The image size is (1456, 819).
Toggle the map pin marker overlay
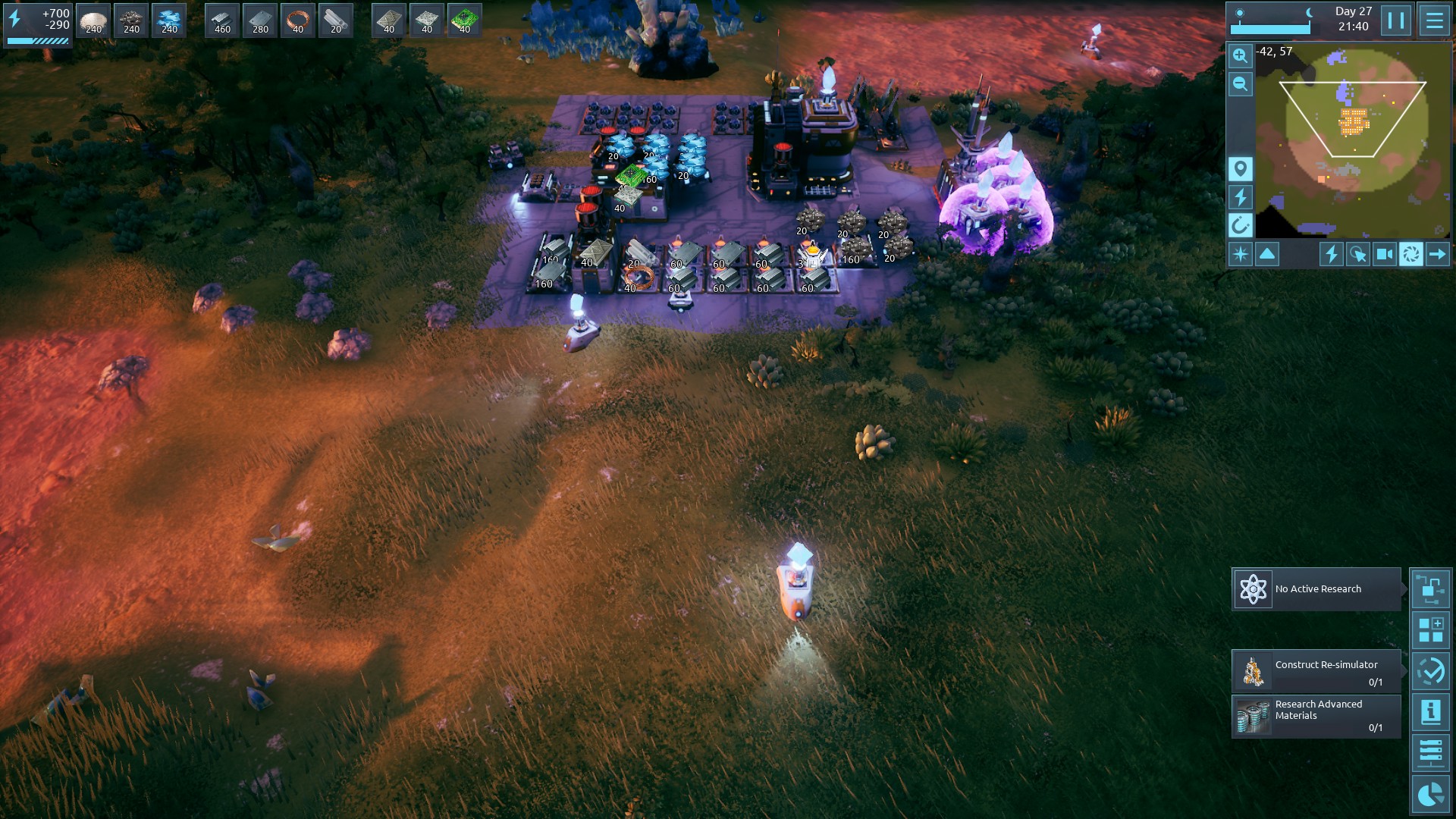click(1240, 168)
